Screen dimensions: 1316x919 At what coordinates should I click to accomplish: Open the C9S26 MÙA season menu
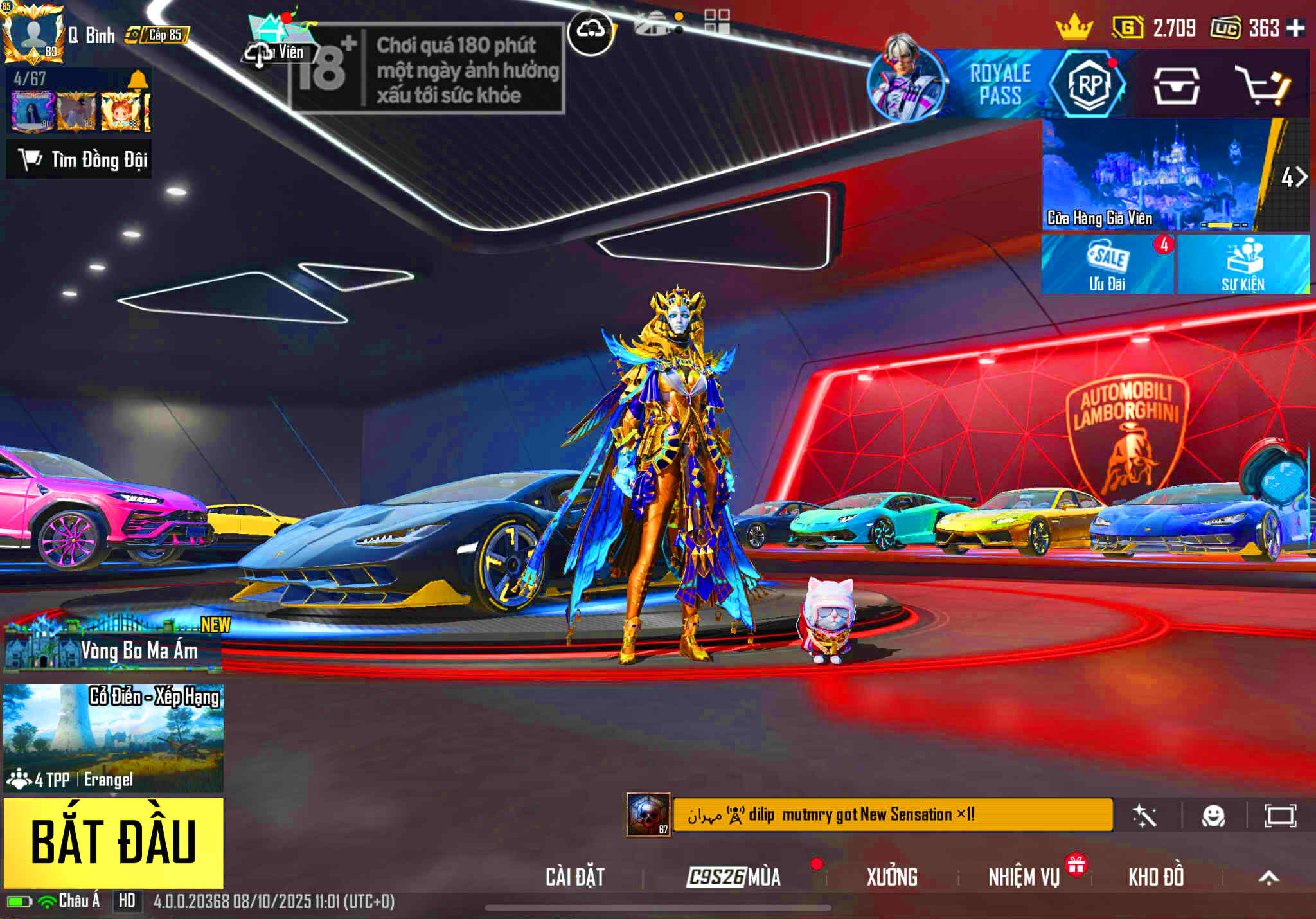734,877
